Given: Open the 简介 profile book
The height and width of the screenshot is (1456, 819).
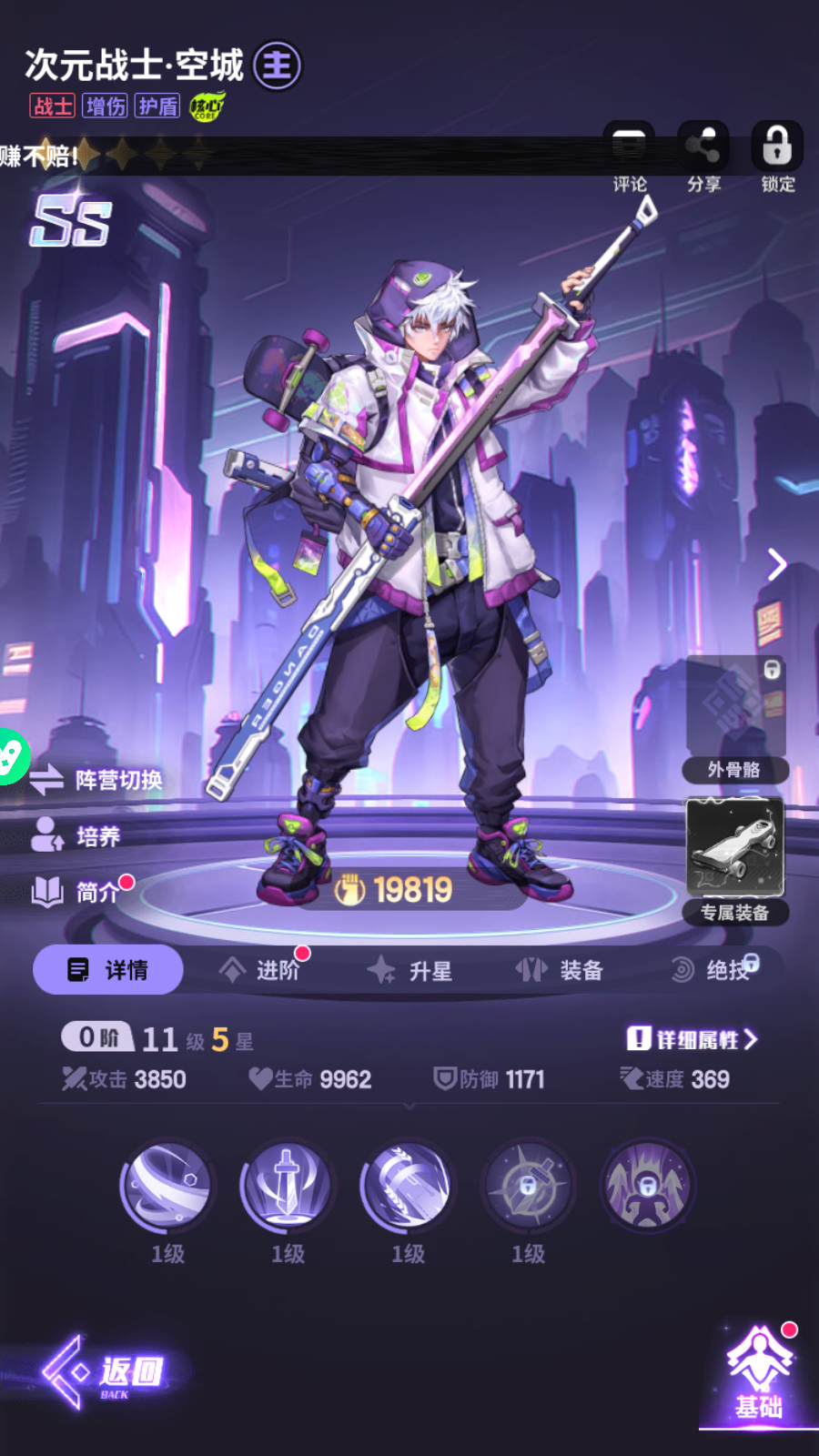Looking at the screenshot, I should (x=77, y=892).
